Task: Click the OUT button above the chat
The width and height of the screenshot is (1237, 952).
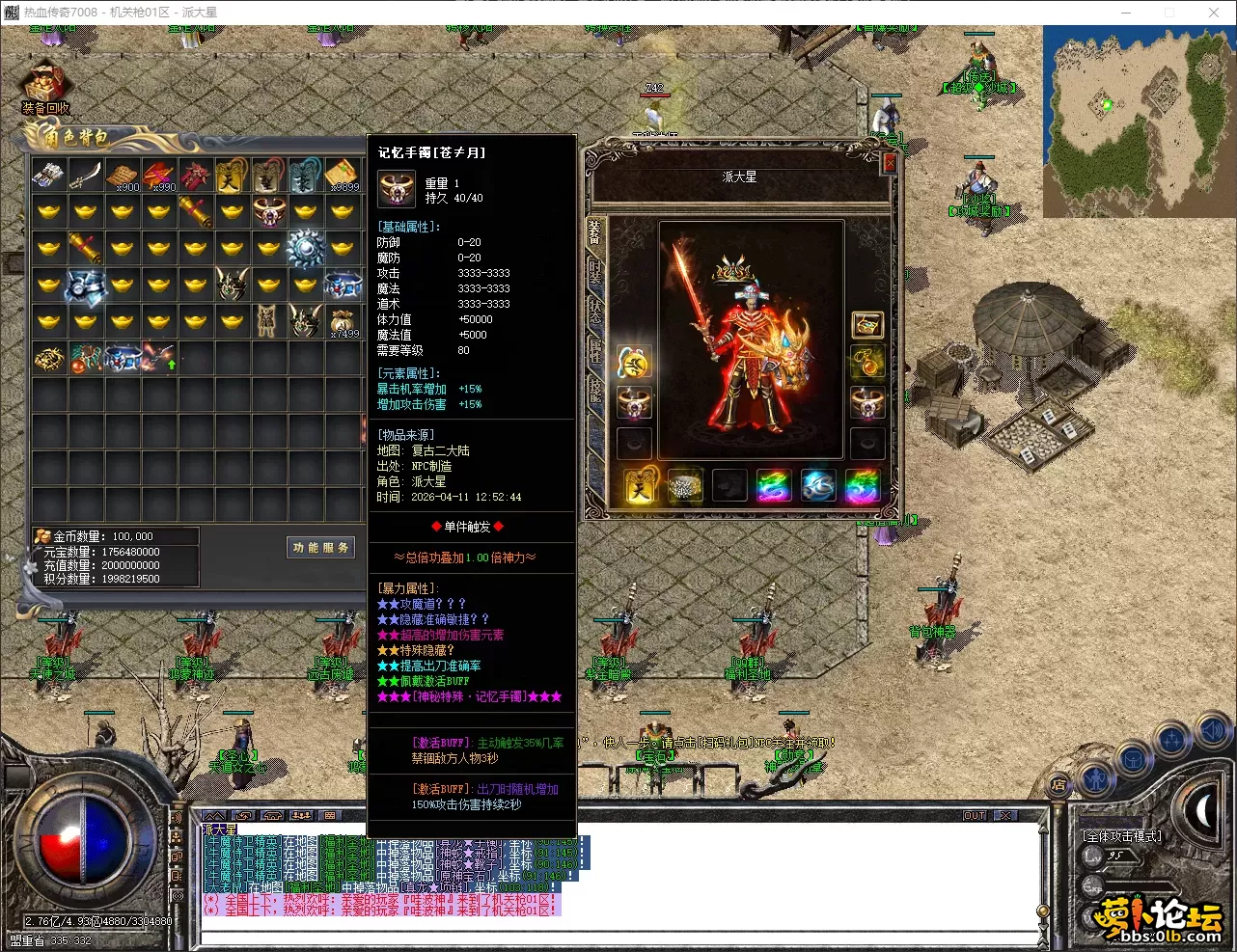Action: tap(975, 816)
